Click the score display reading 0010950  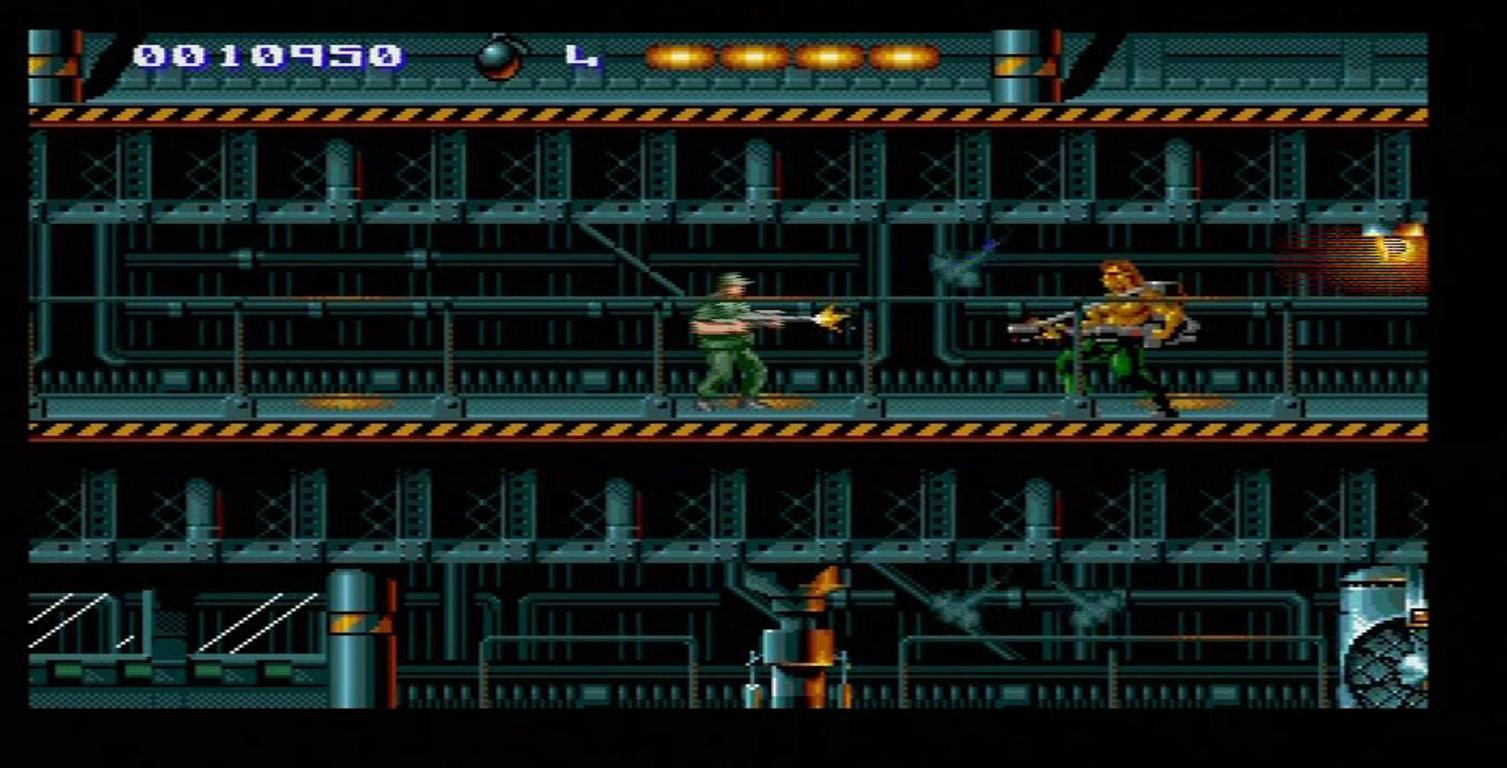263,55
